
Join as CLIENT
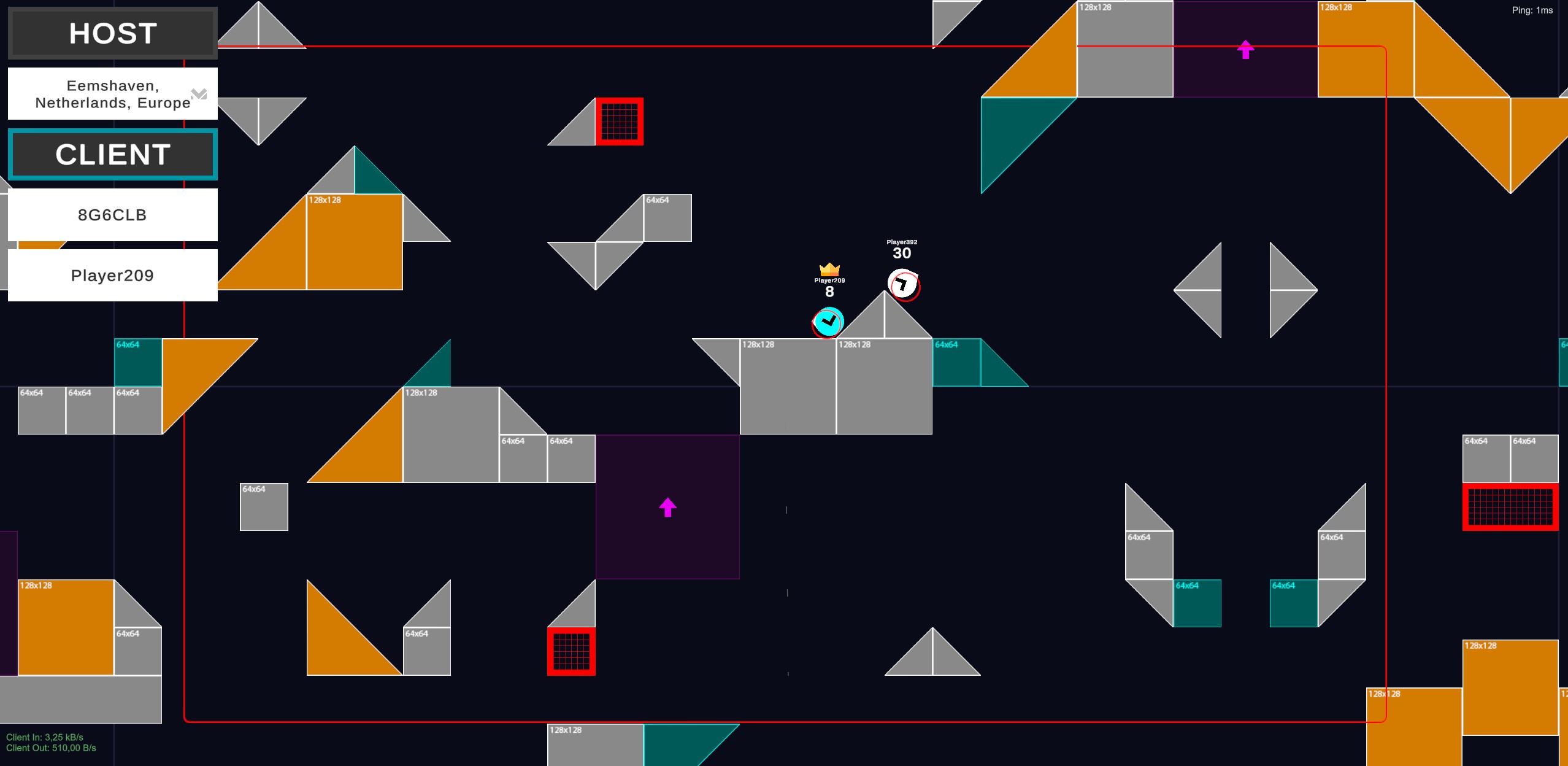pos(113,154)
